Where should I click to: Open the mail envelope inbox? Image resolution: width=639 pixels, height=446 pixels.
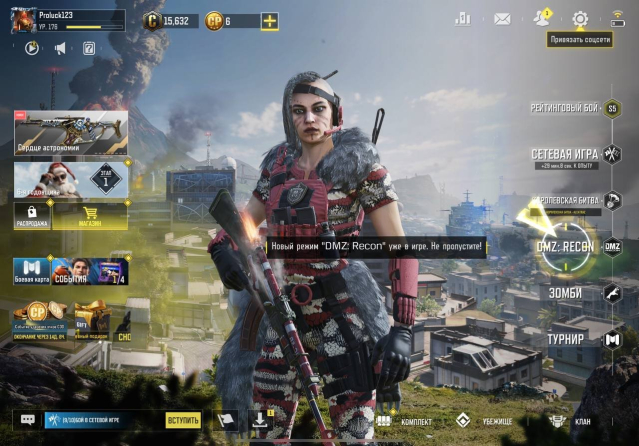click(502, 18)
